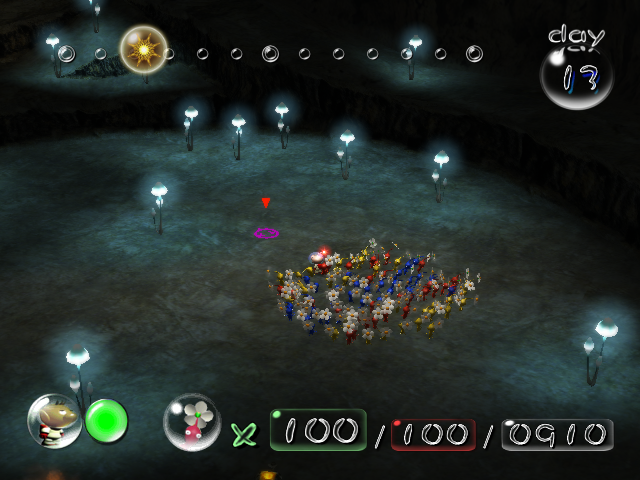The width and height of the screenshot is (640, 480).
Task: Click the day counter bubble
Action: [x=576, y=76]
